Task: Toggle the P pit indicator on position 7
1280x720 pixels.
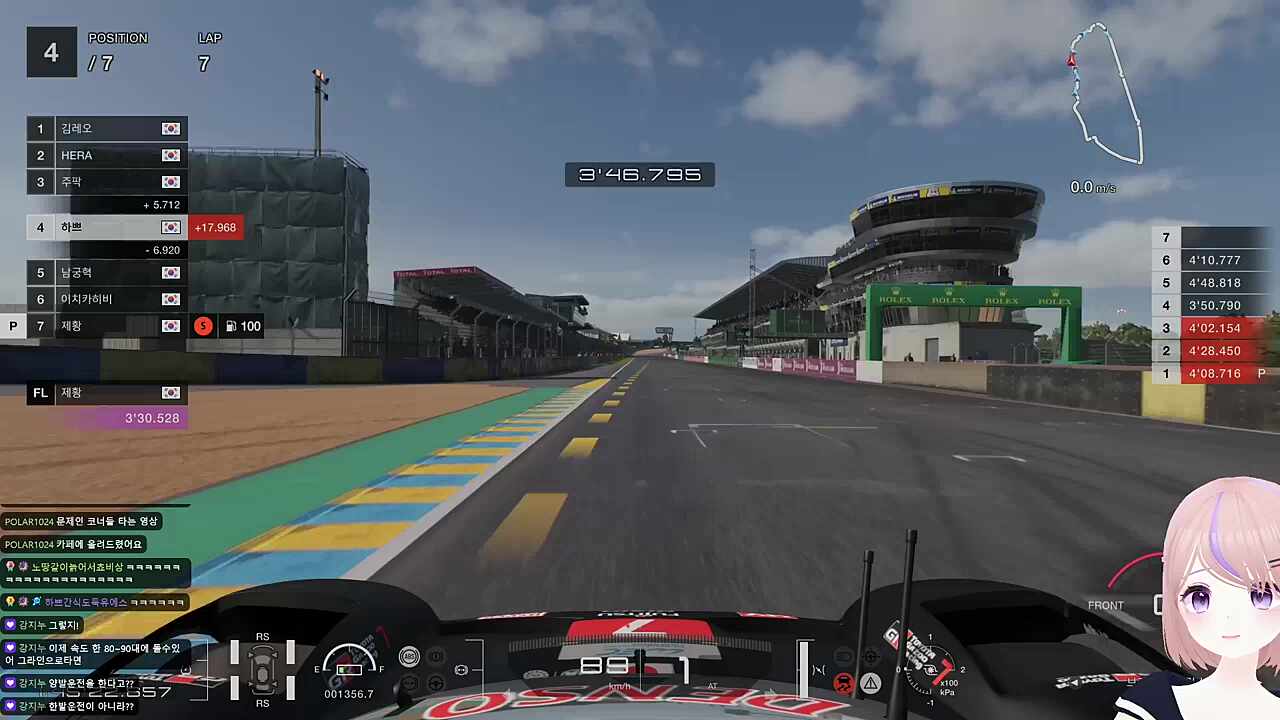Action: pyautogui.click(x=13, y=326)
